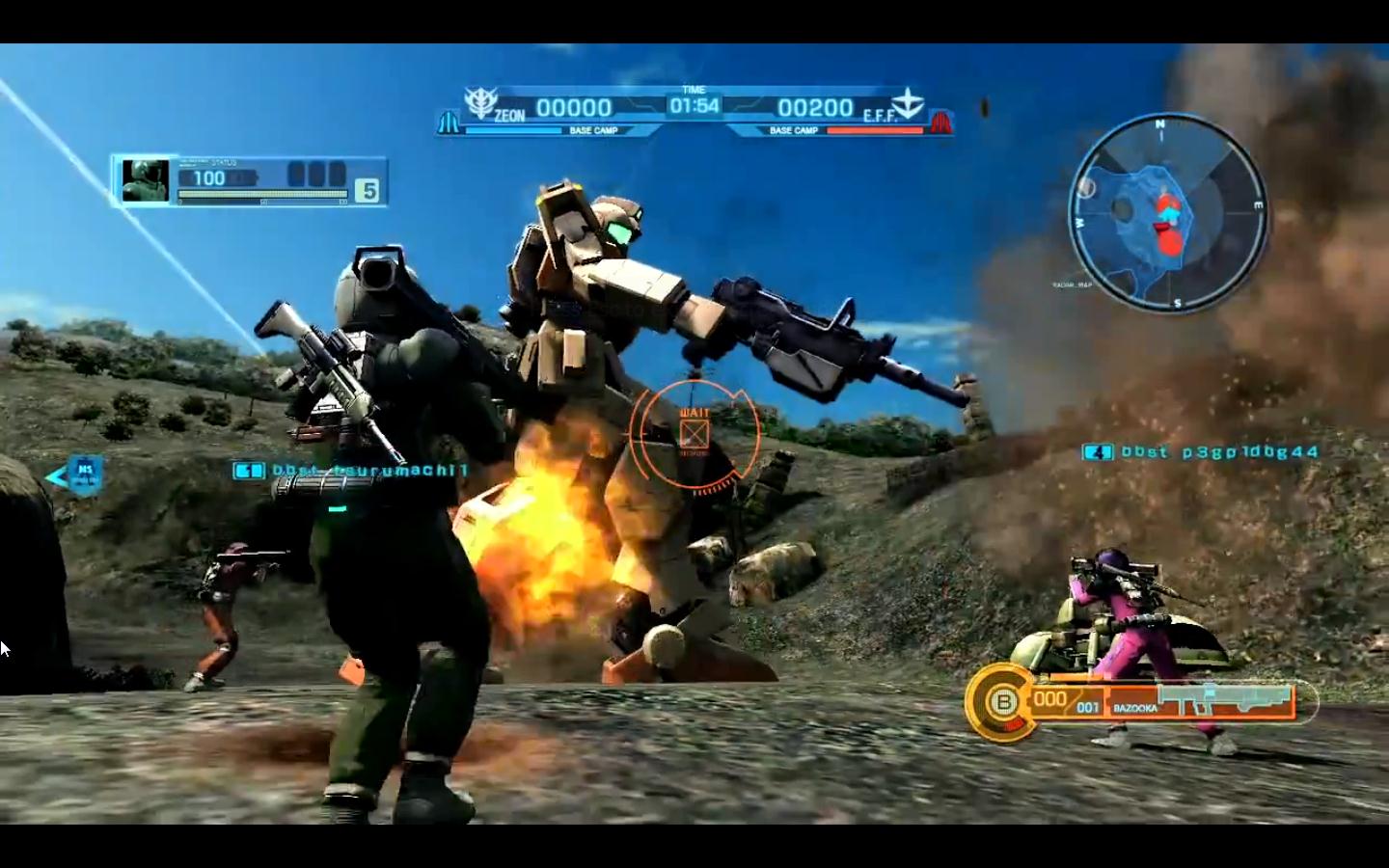The width and height of the screenshot is (1389, 868).
Task: Click the blue base camp flame icon
Action: [x=449, y=122]
